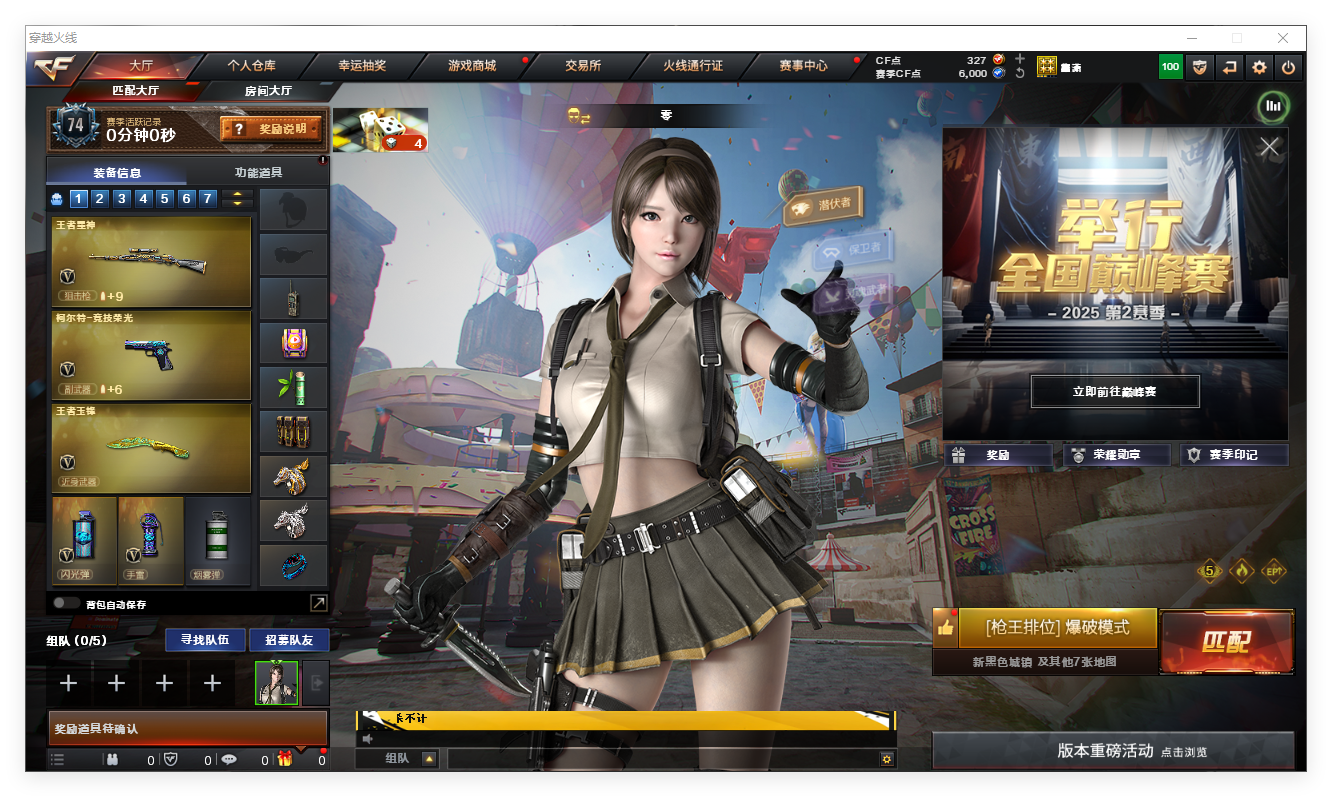The height and width of the screenshot is (797, 1332).
Task: Switch to the 房间大厅 tab
Action: [268, 91]
